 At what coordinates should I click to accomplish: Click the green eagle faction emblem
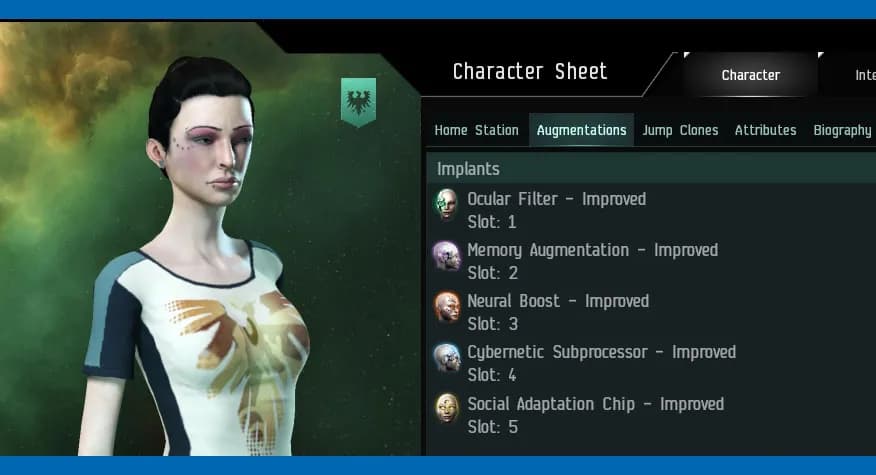(358, 102)
